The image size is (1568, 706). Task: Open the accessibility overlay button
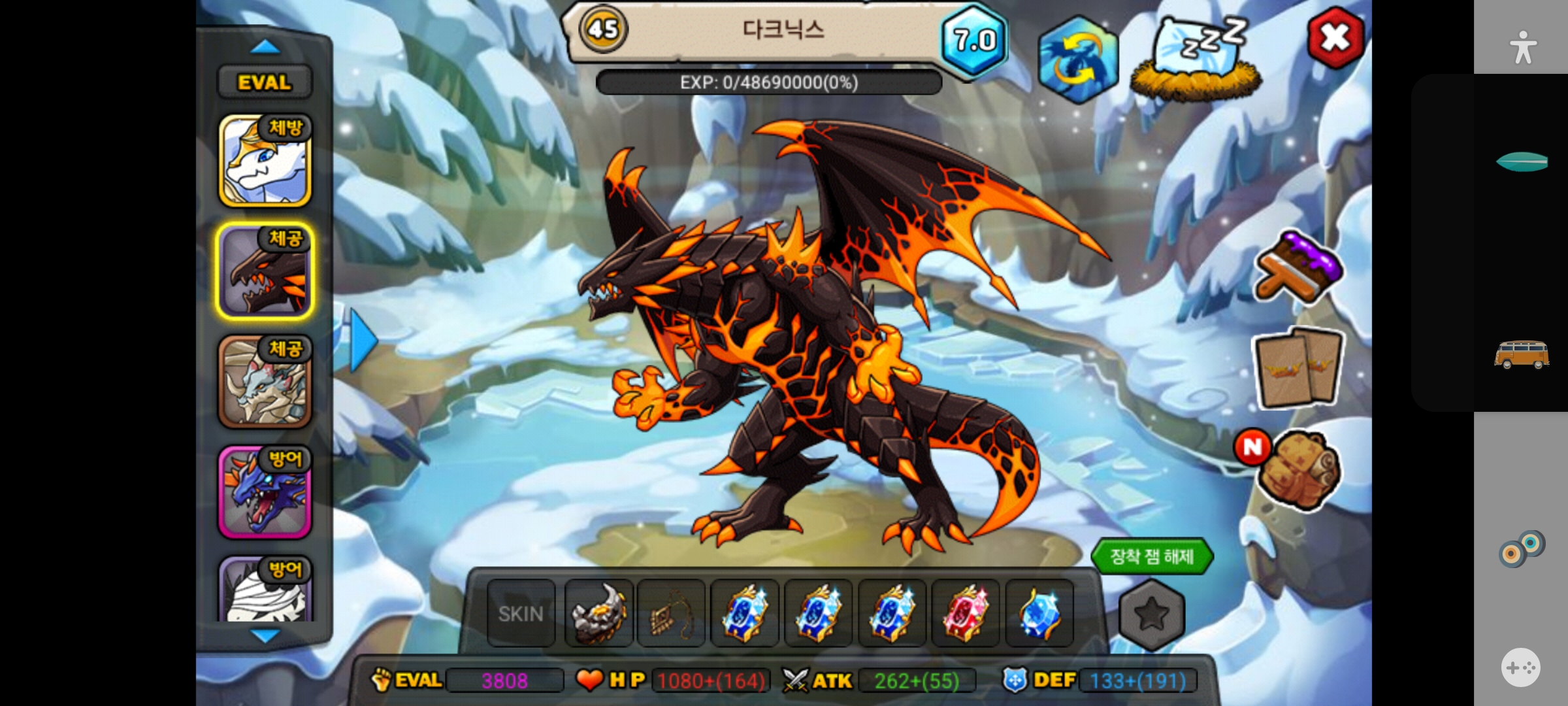pyautogui.click(x=1522, y=48)
